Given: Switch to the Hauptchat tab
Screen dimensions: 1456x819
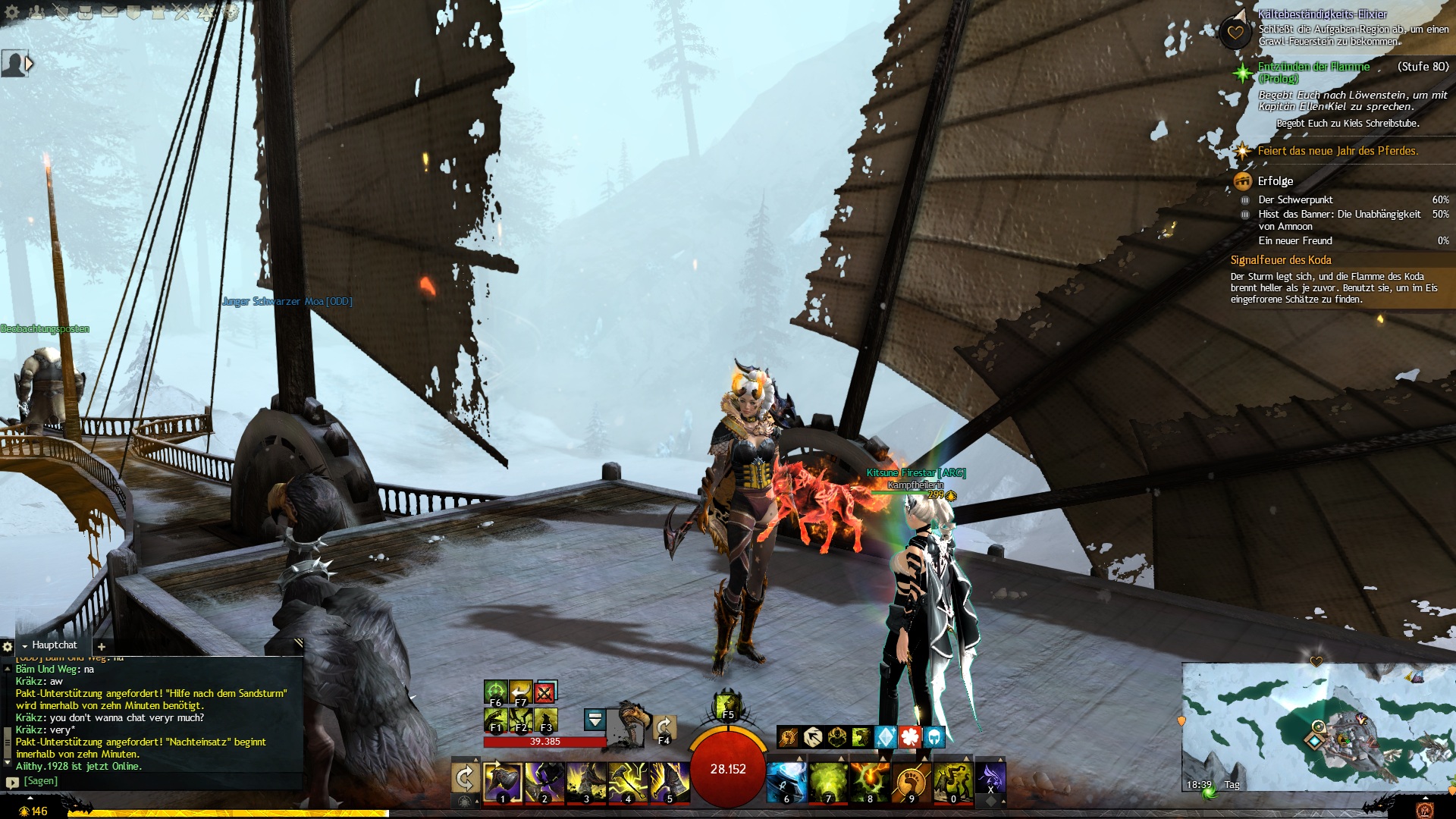Looking at the screenshot, I should pyautogui.click(x=54, y=645).
